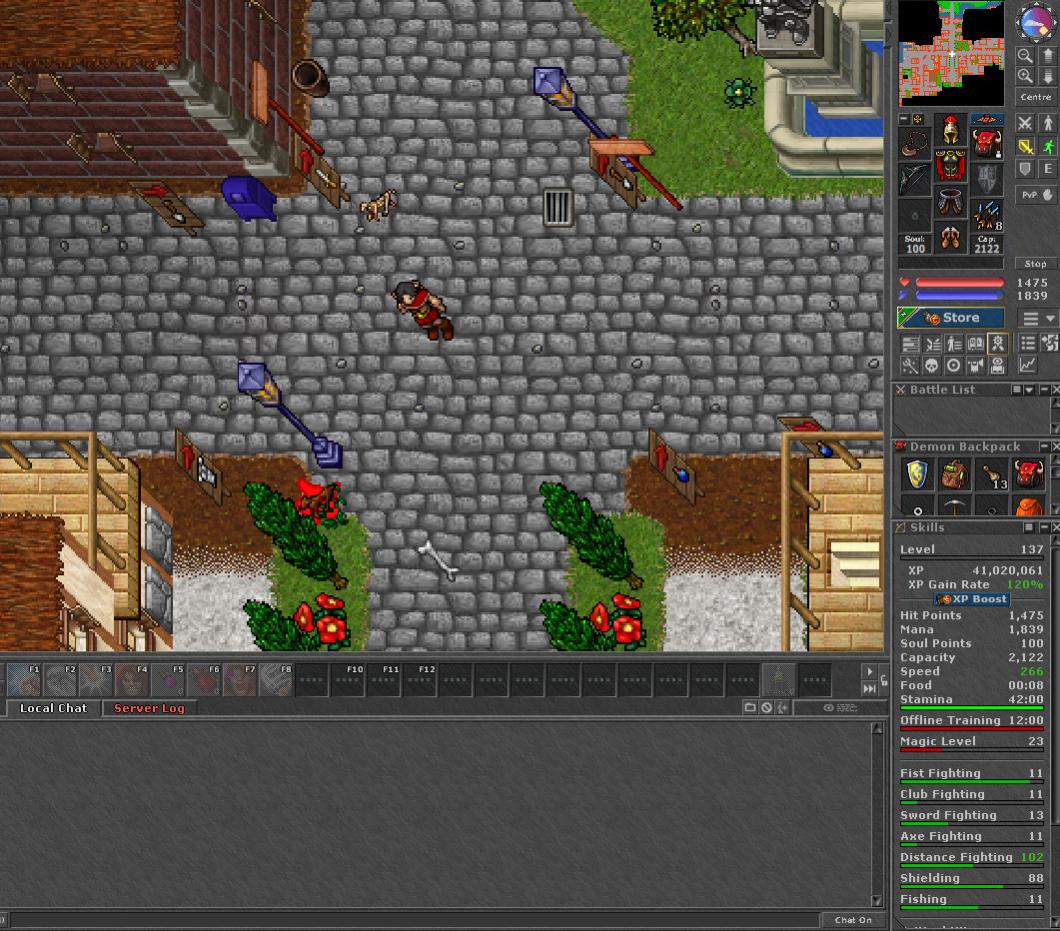
Task: Use the F1 hotkey action slot
Action: [24, 680]
